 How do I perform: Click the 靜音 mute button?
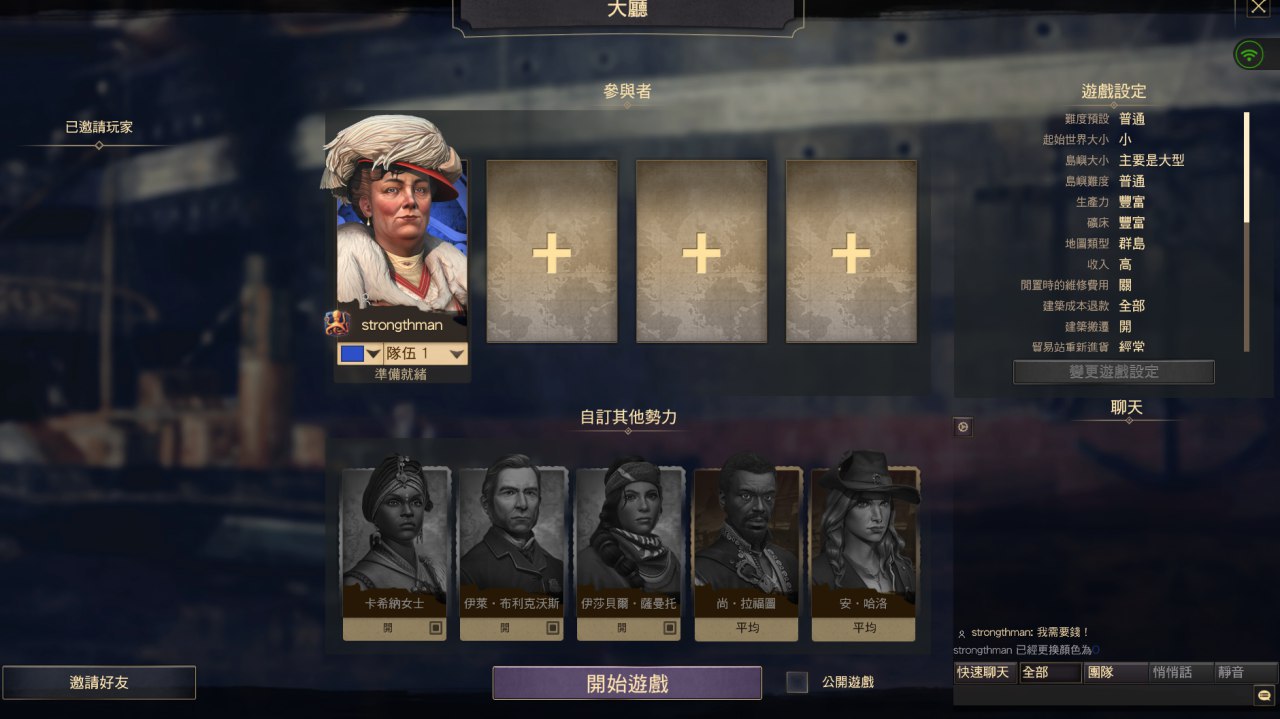pos(1244,672)
